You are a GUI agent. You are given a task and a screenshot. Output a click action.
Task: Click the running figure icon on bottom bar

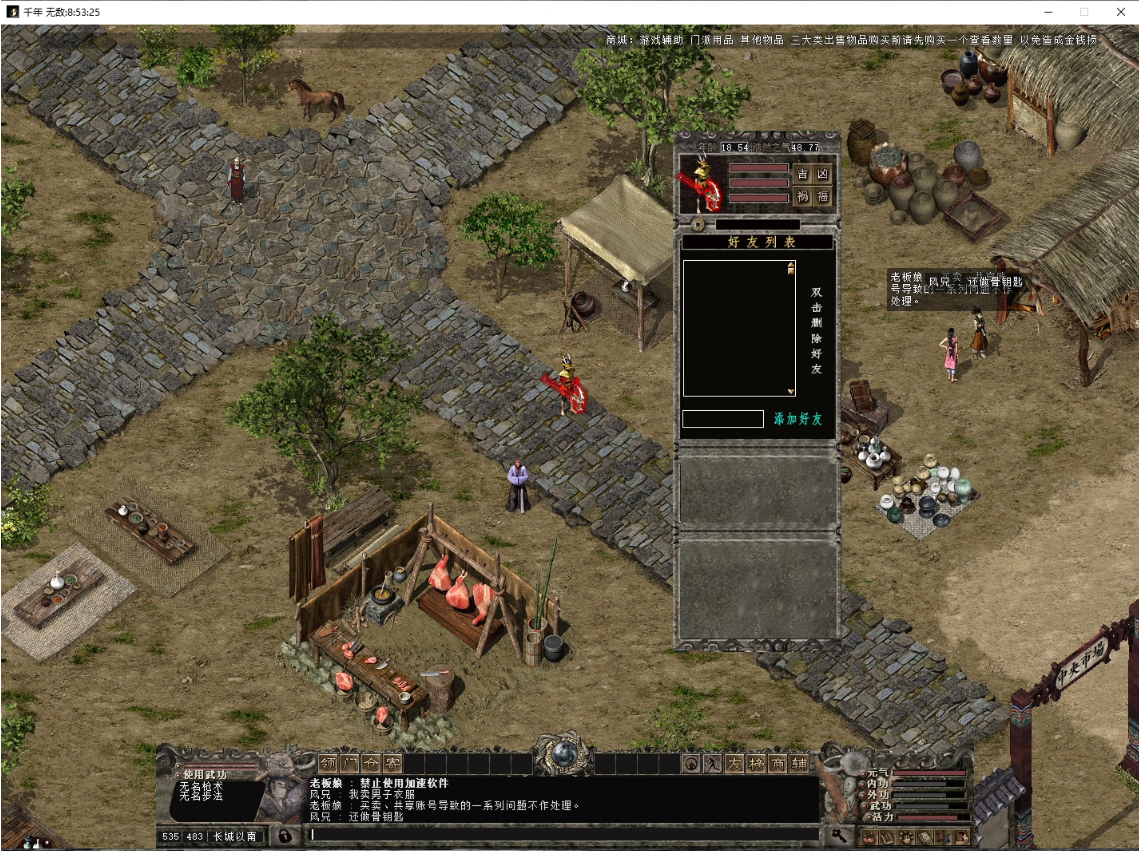point(713,763)
